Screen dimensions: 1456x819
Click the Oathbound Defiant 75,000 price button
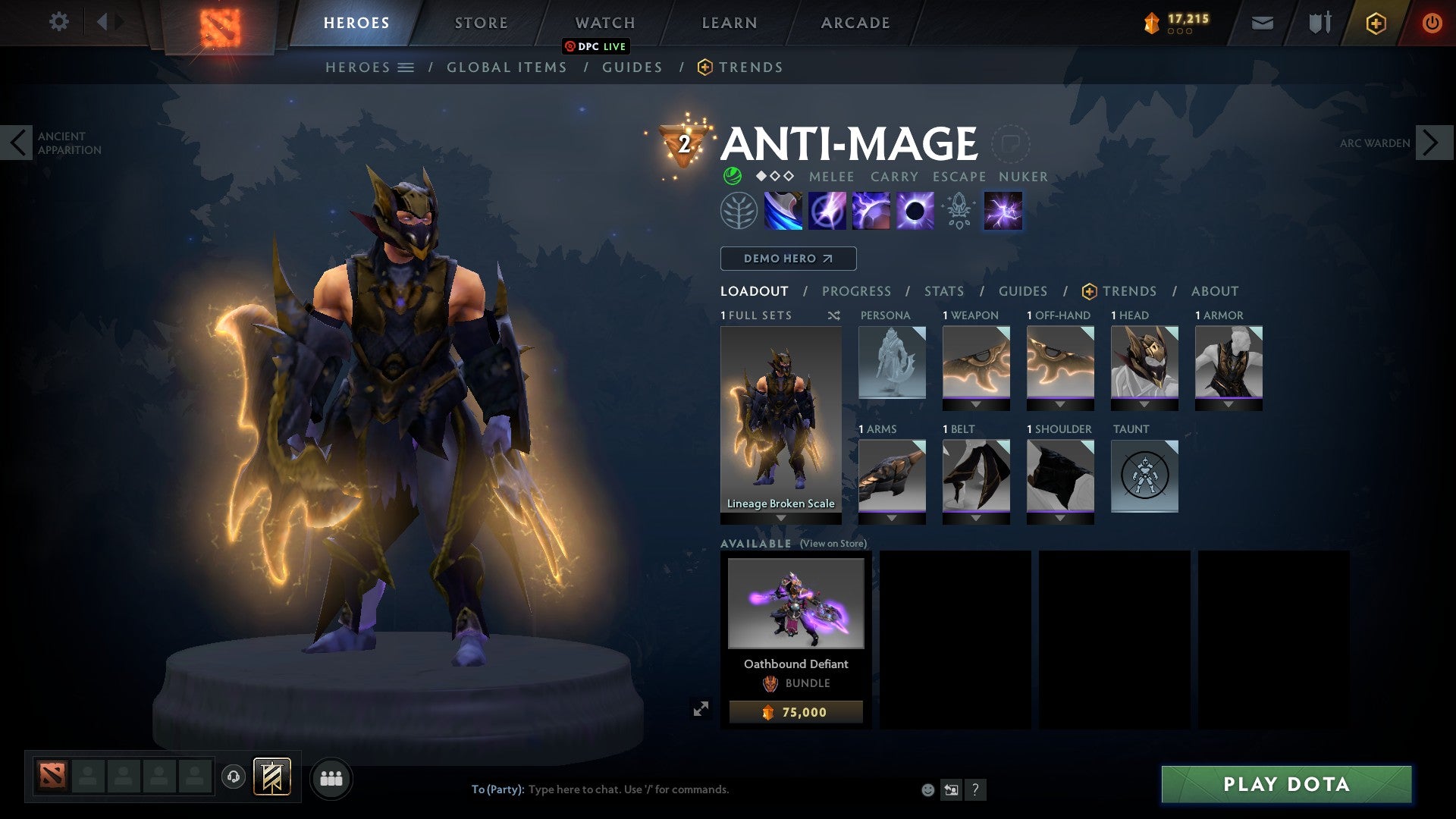(795, 711)
